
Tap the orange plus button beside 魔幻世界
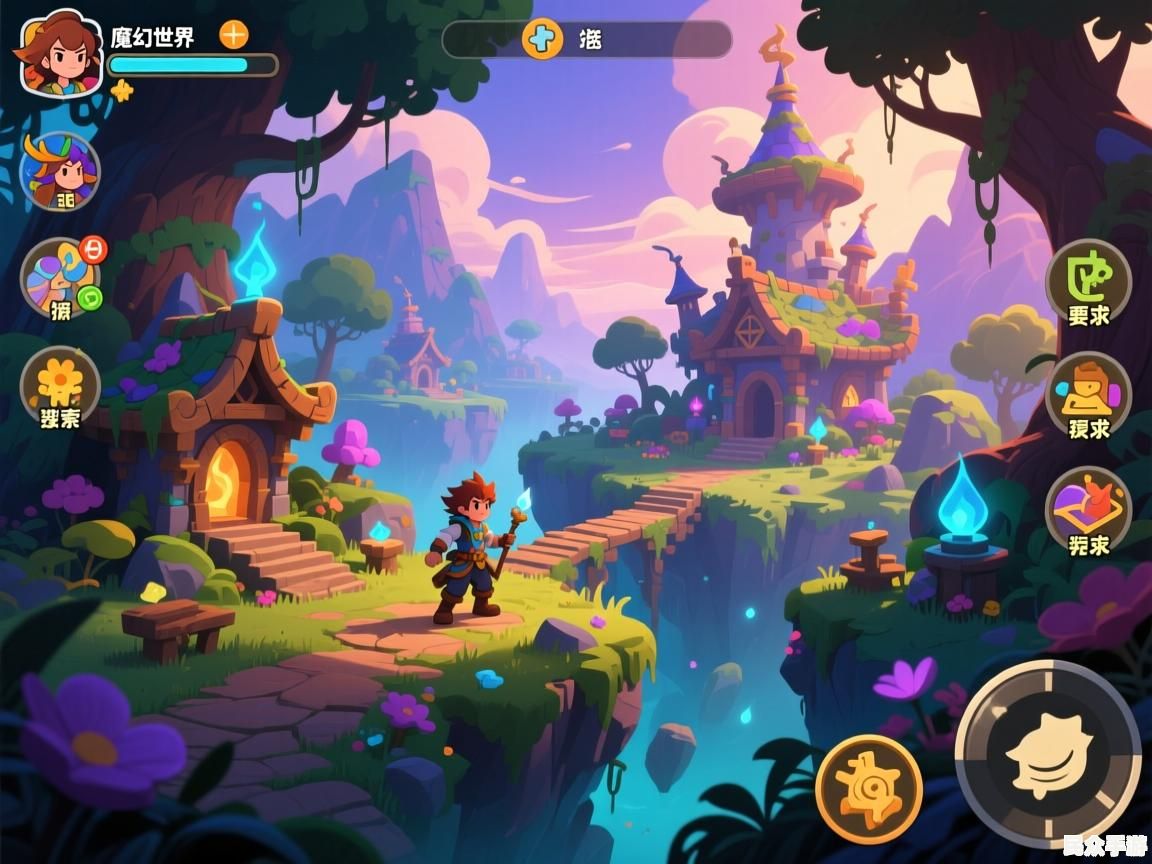click(233, 35)
